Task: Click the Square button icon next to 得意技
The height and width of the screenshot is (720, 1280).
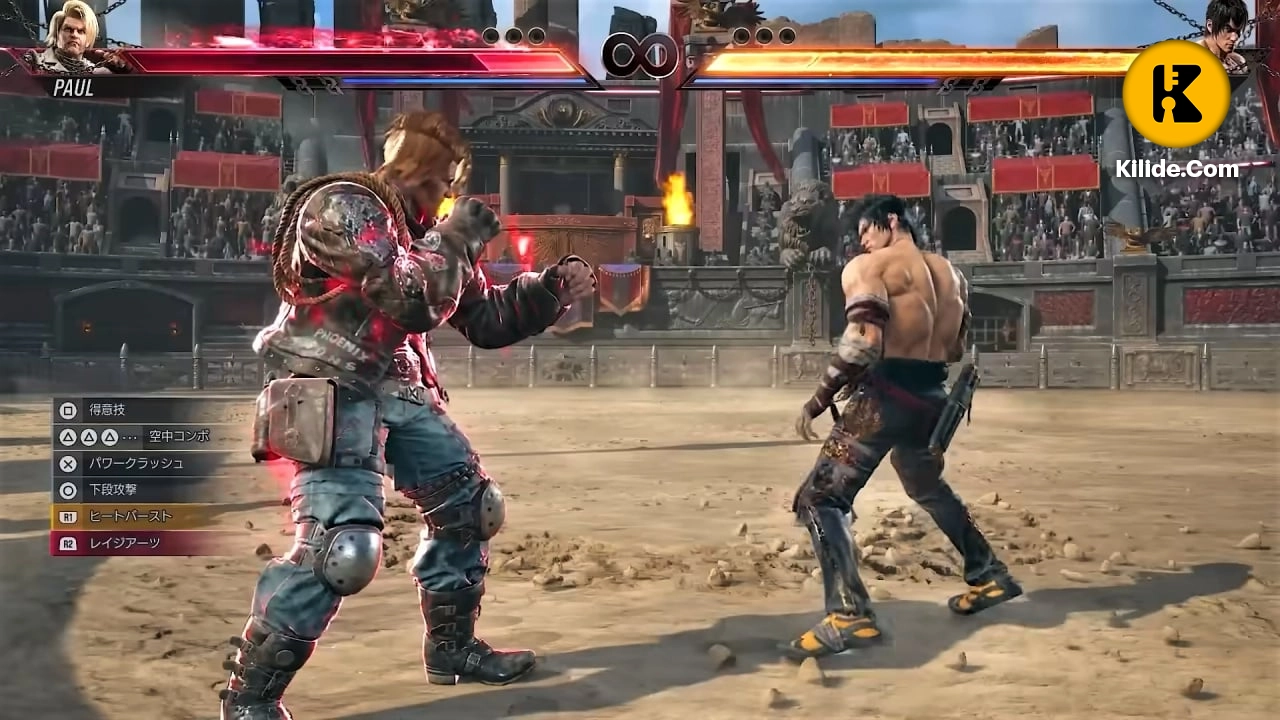Action: 66,411
